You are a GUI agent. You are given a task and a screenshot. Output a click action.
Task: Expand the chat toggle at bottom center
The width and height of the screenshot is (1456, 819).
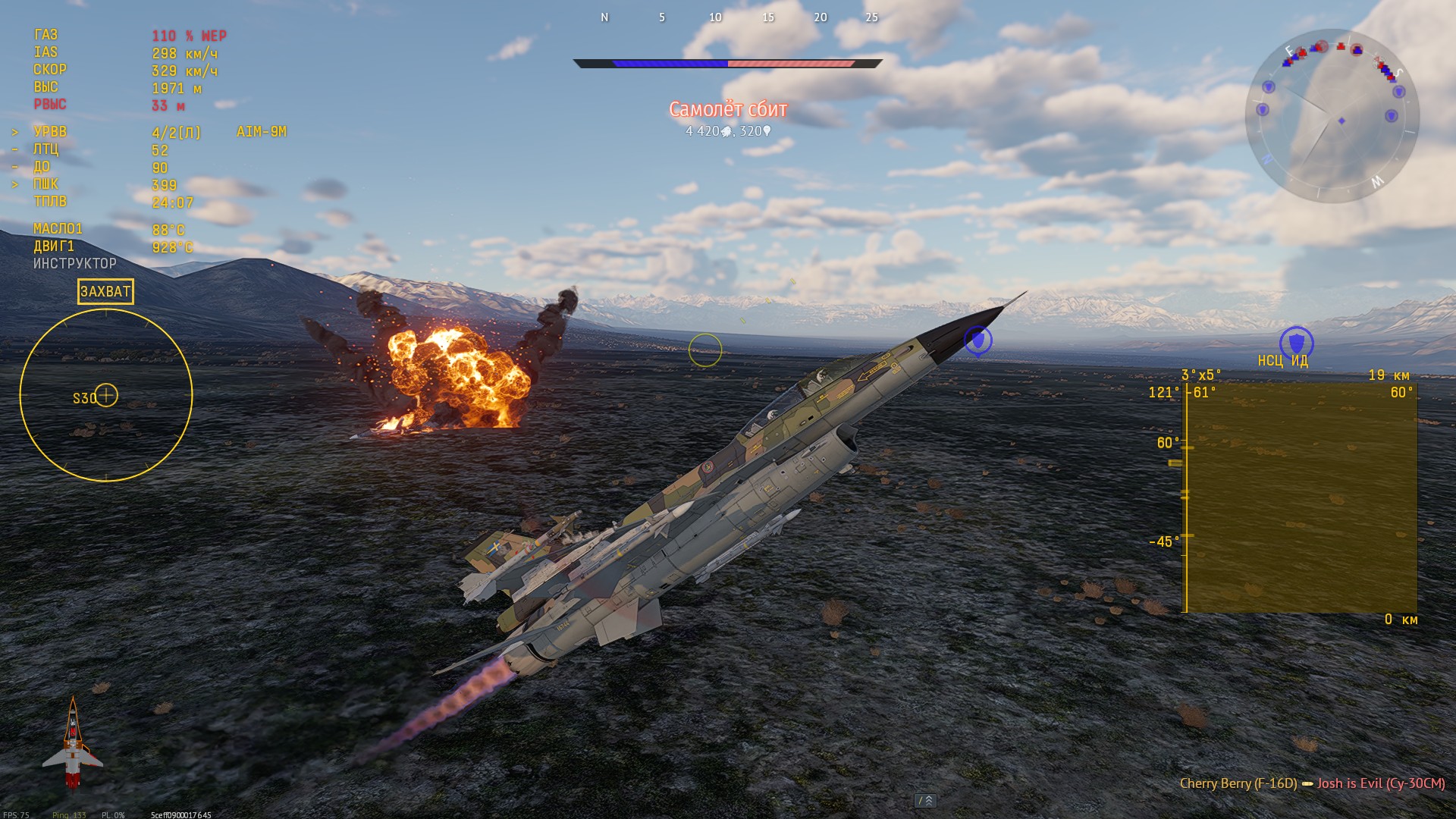(x=926, y=801)
